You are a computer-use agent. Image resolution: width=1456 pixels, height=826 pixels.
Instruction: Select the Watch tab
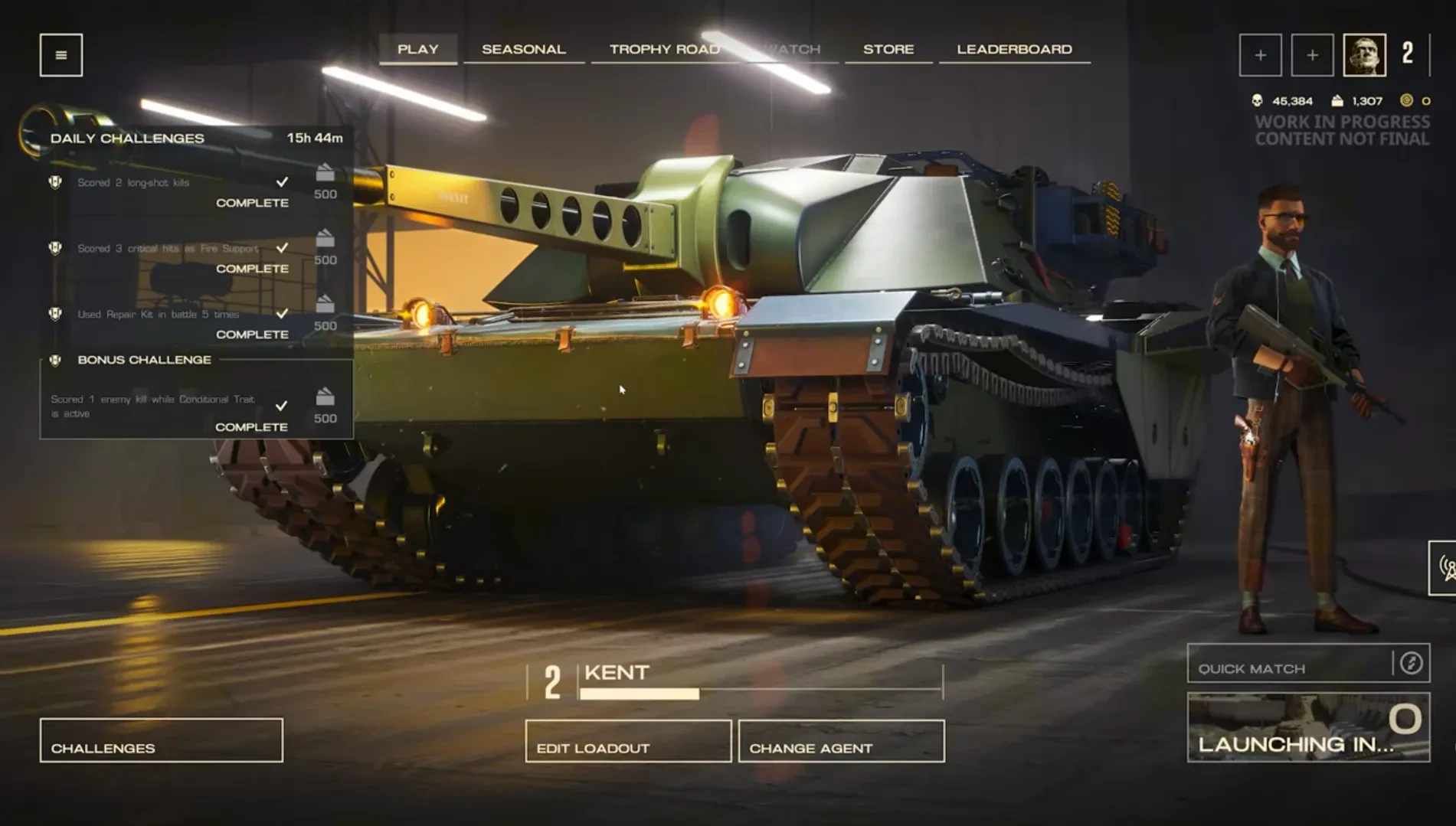(793, 49)
